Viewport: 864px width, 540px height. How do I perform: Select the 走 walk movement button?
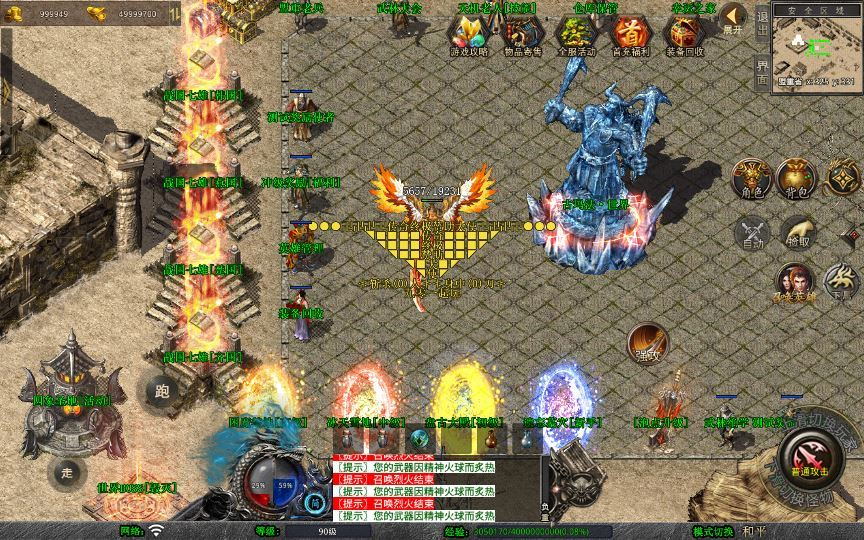click(67, 471)
